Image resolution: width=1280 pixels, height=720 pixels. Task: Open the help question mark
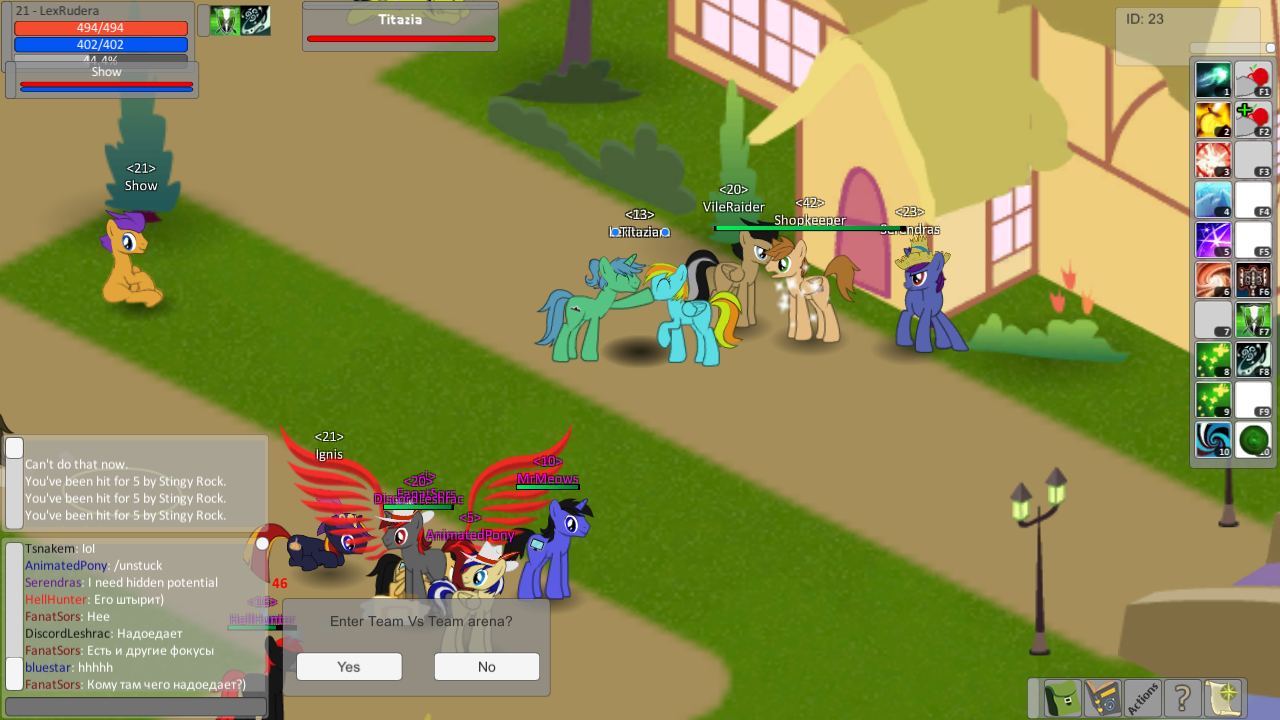click(1180, 698)
